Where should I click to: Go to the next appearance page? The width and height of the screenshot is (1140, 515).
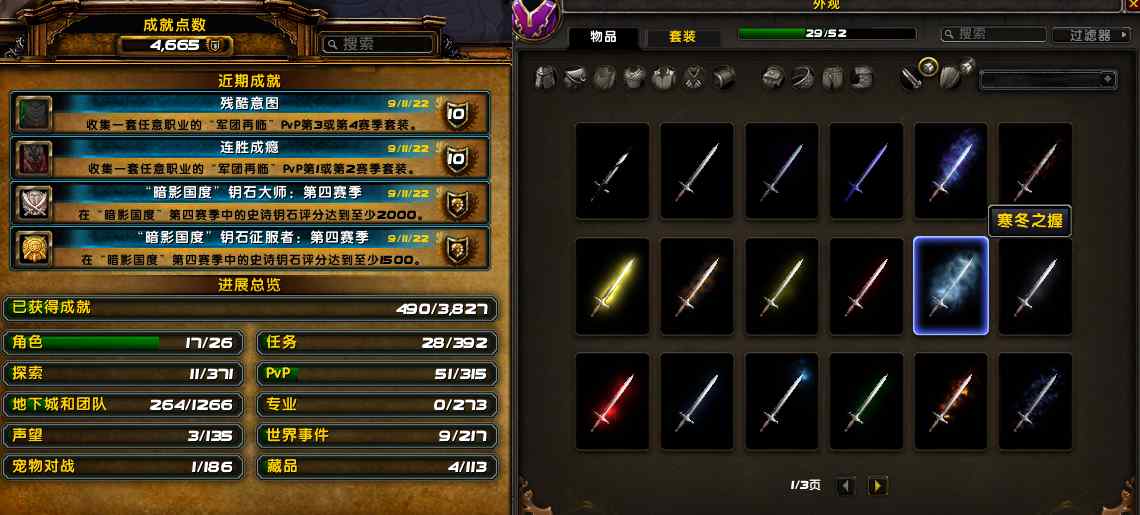pos(877,486)
